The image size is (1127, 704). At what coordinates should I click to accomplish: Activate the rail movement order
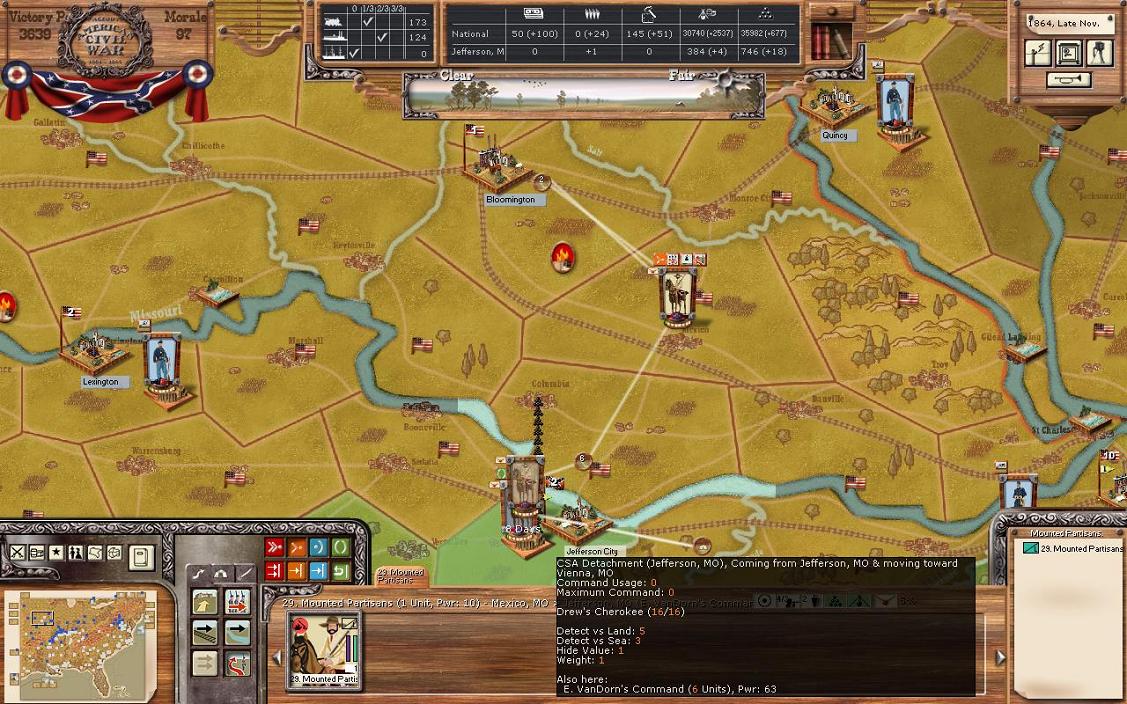[205, 632]
